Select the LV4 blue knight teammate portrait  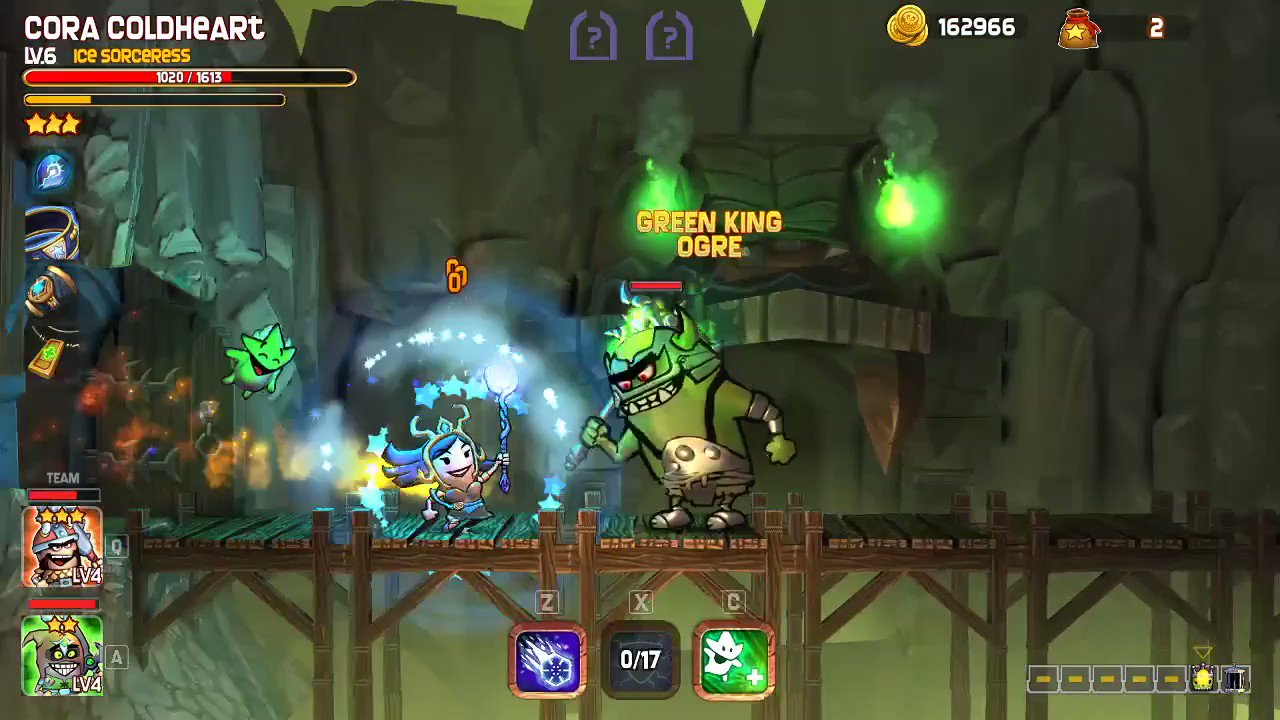coord(62,547)
